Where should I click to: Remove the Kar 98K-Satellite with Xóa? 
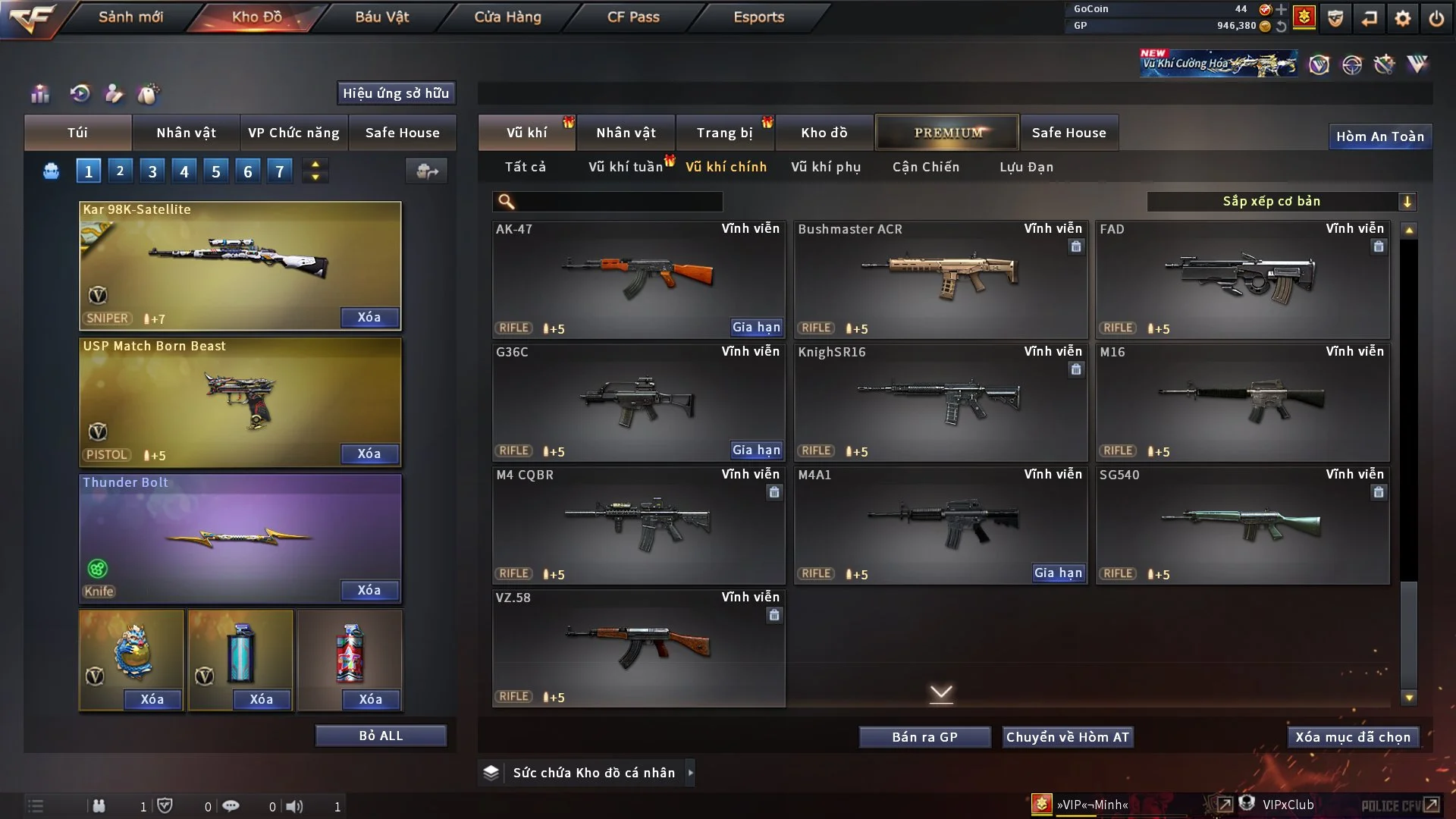pyautogui.click(x=369, y=317)
